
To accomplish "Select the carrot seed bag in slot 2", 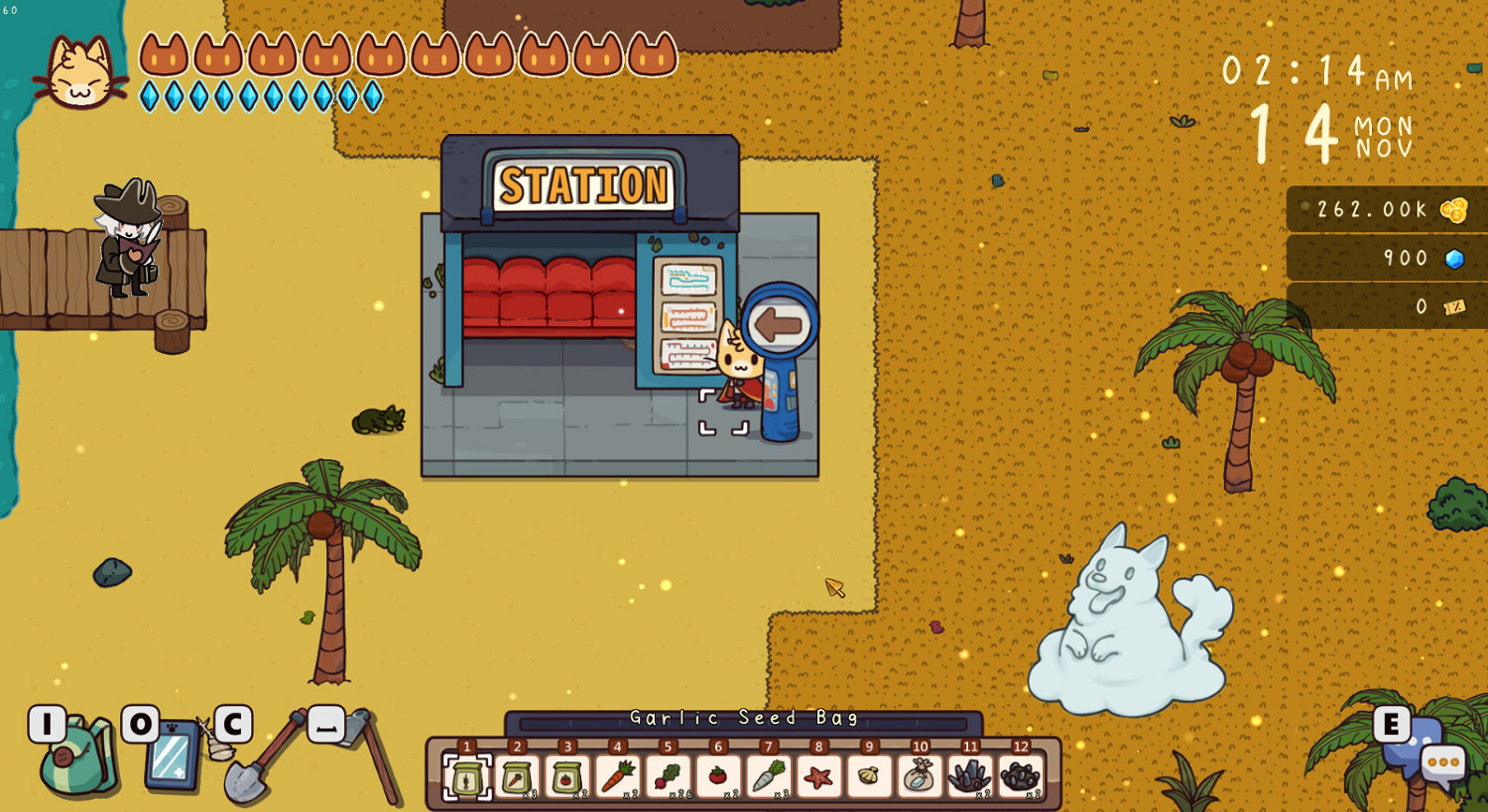I will point(519,778).
